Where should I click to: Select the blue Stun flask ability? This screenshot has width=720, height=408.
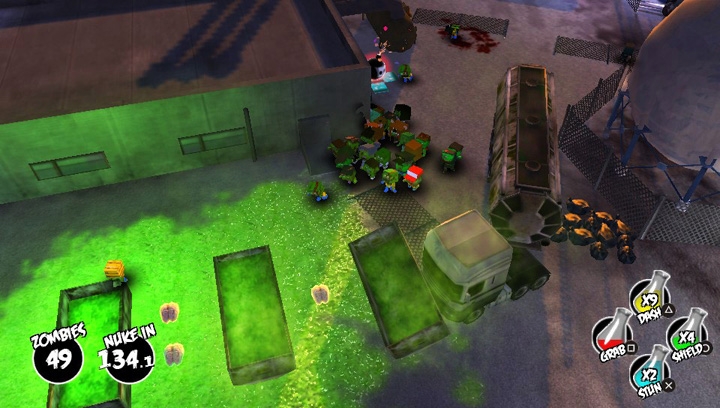(649, 370)
